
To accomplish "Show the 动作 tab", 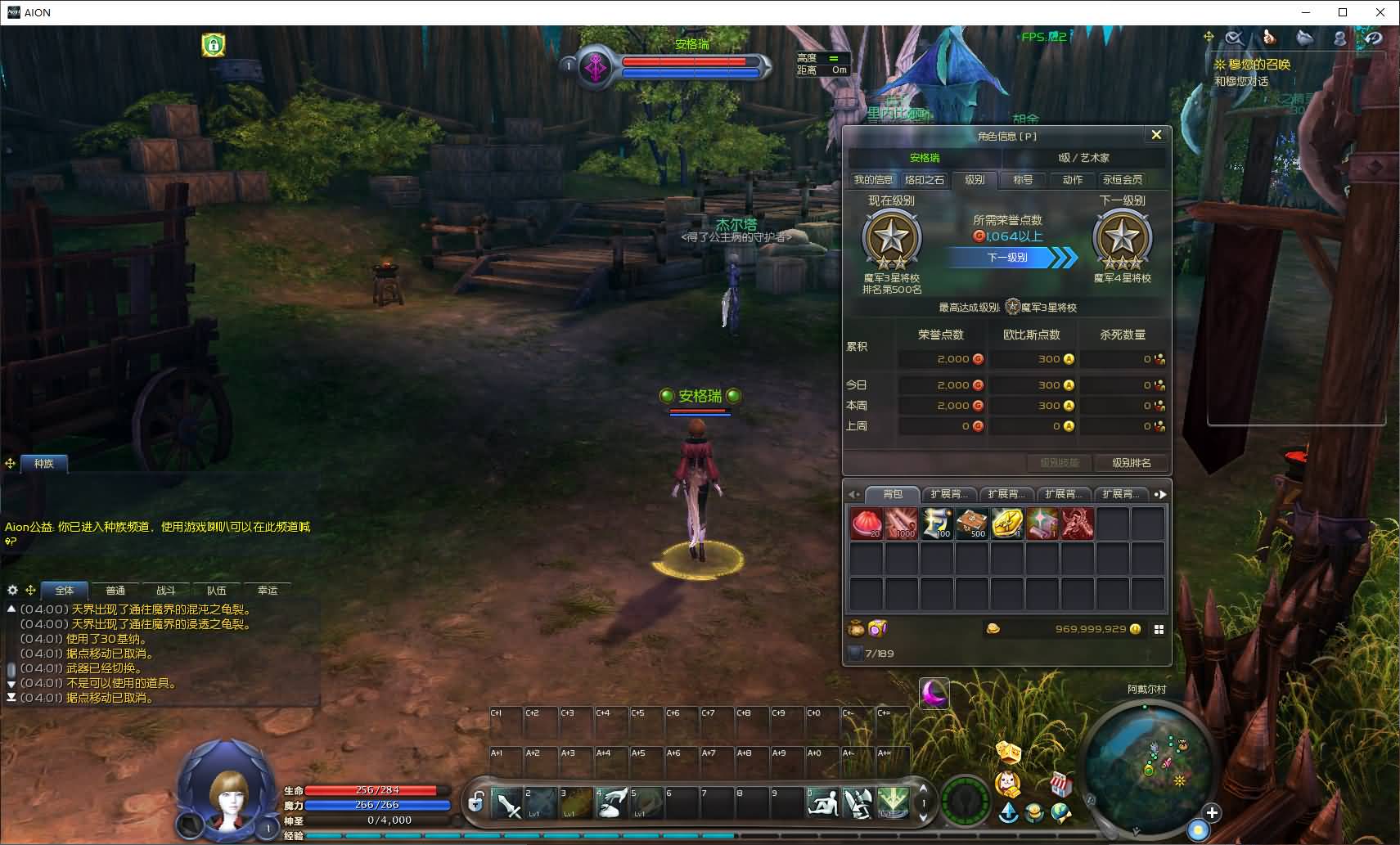I will 1072,180.
